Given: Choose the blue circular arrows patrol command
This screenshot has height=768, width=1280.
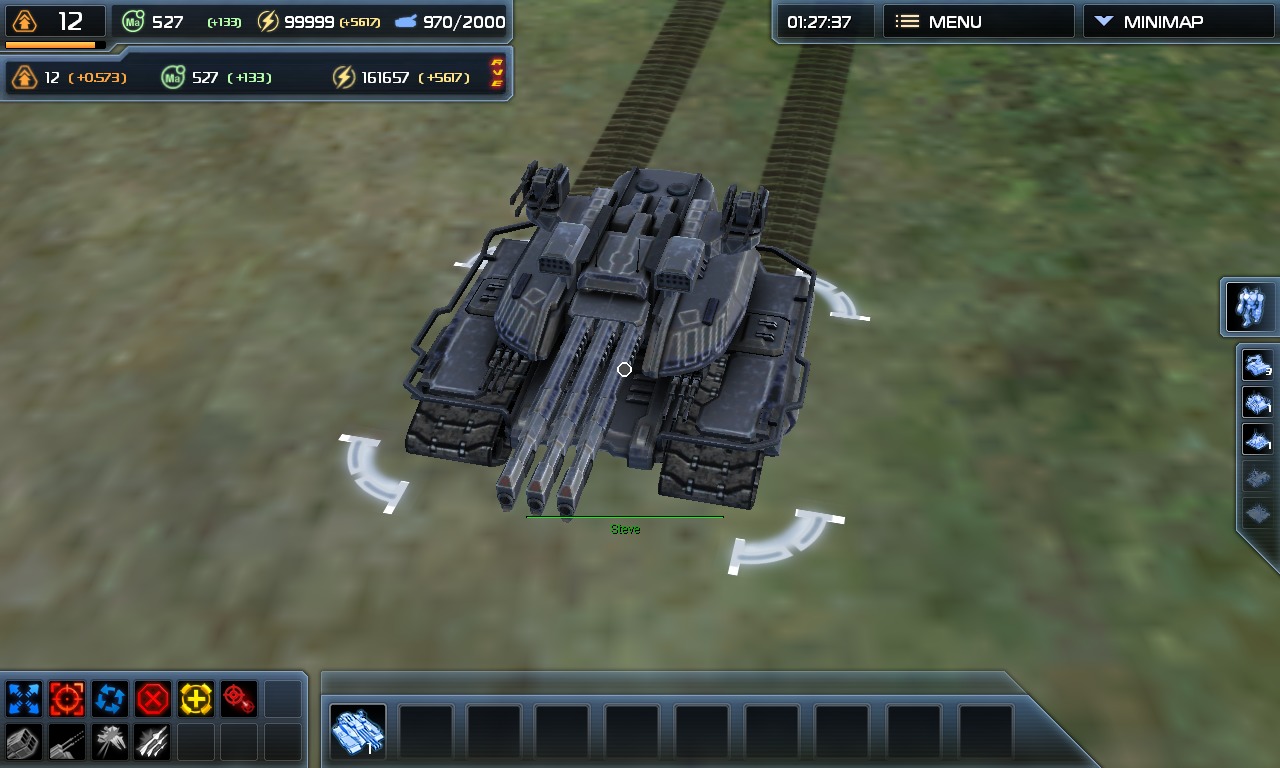Looking at the screenshot, I should tap(109, 698).
